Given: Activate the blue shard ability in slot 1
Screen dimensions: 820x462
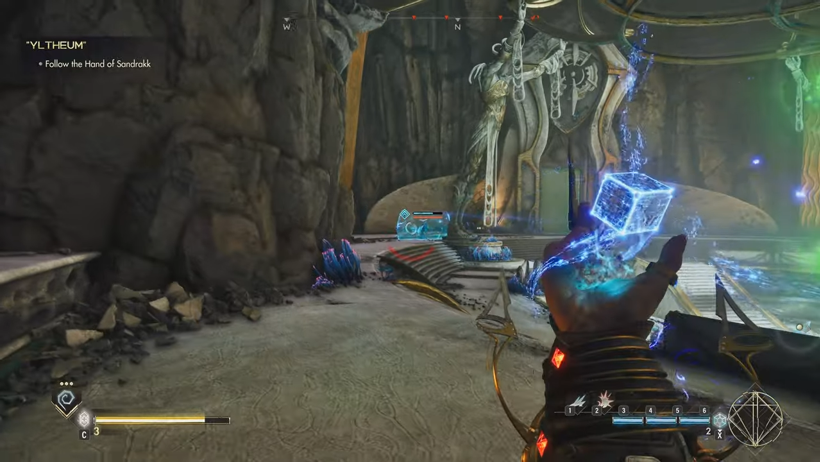Looking at the screenshot, I should tap(578, 400).
